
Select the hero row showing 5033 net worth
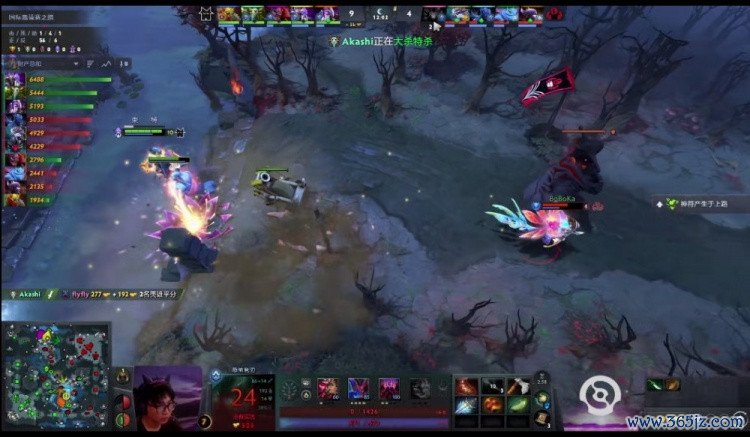[40, 119]
